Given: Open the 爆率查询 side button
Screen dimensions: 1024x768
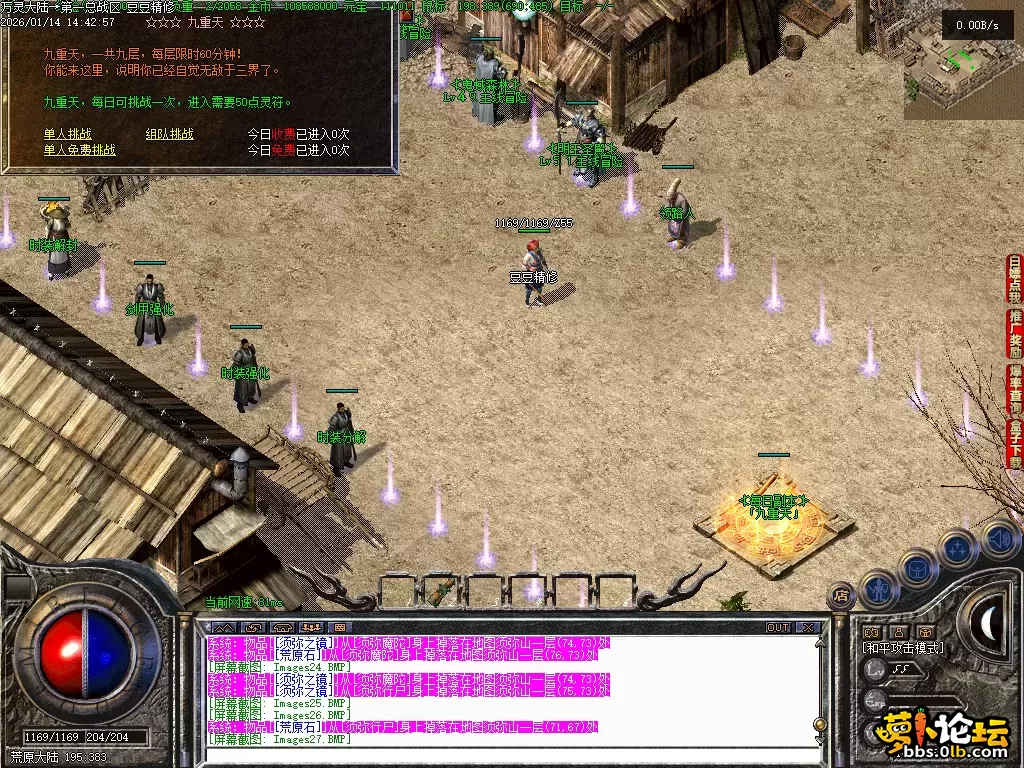Looking at the screenshot, I should pos(1015,389).
